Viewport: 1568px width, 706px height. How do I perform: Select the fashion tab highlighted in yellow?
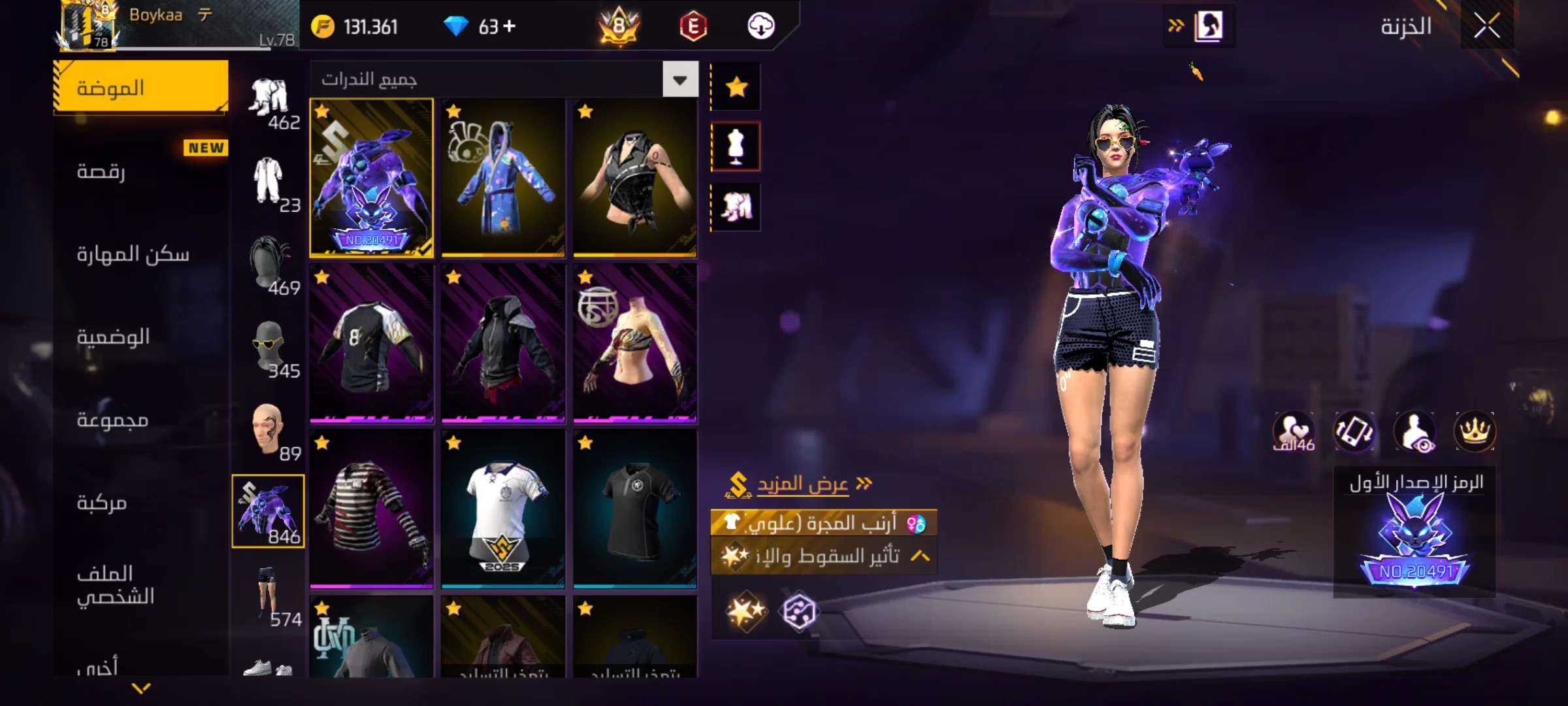pos(140,88)
